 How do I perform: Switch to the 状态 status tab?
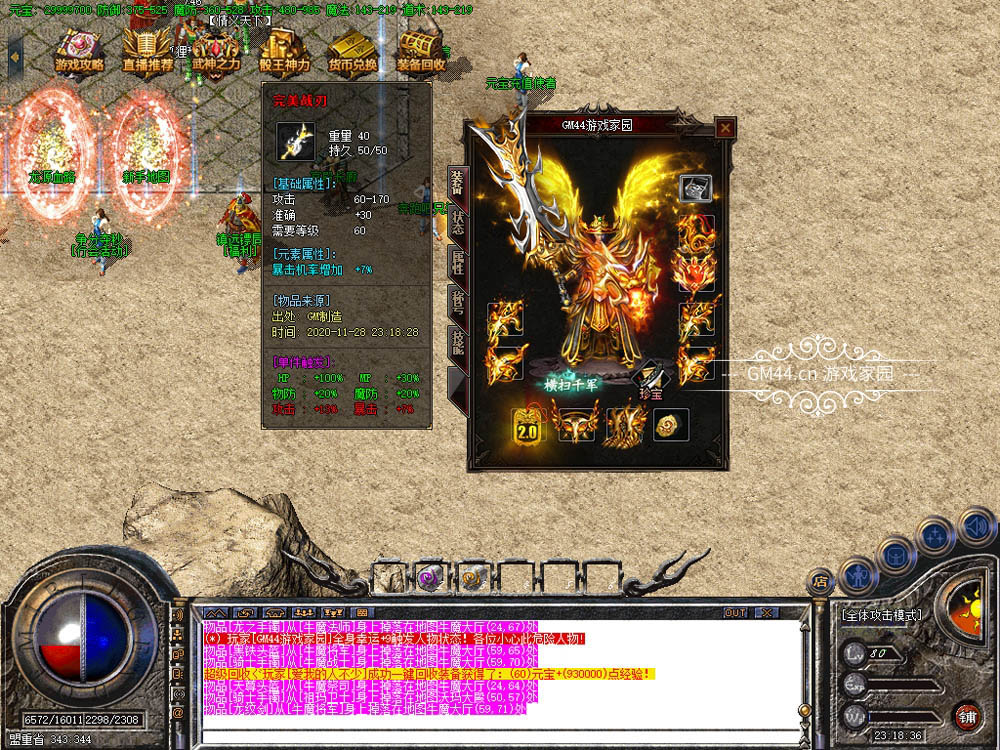(x=457, y=223)
